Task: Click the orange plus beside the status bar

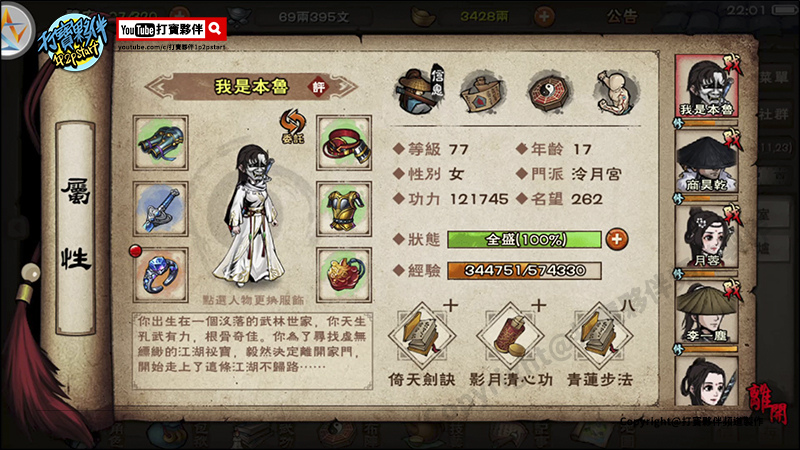Action: [616, 239]
